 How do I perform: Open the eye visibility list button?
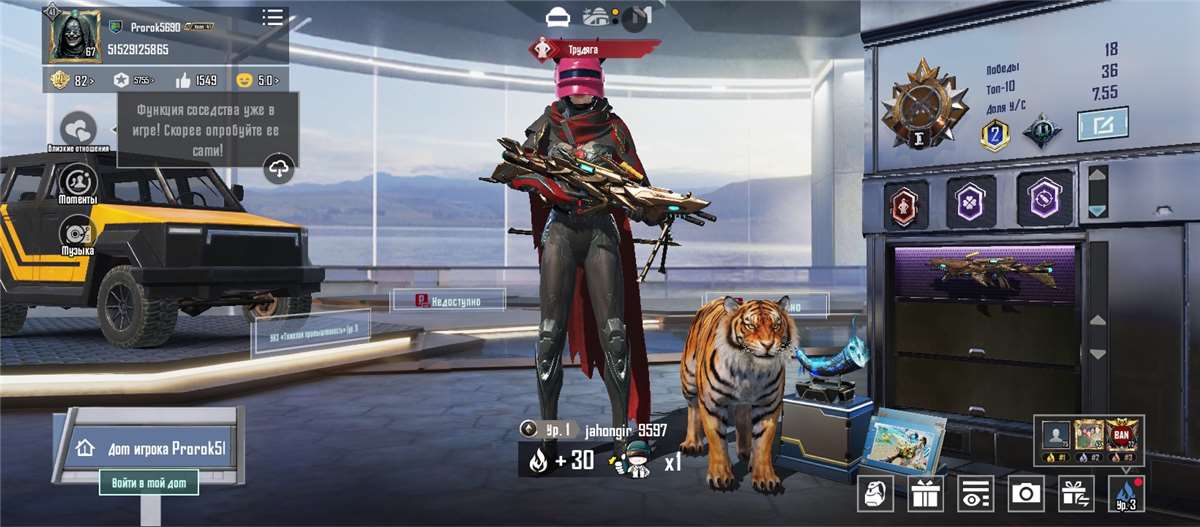click(975, 493)
